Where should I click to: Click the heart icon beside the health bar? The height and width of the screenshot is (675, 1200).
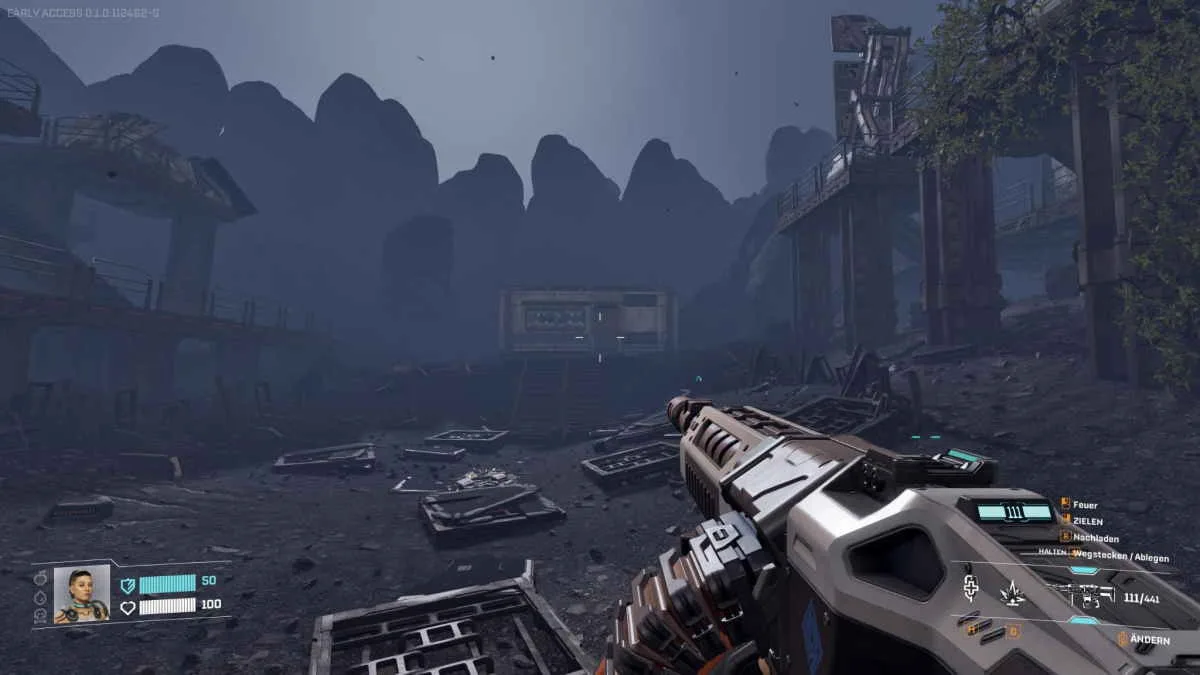pyautogui.click(x=127, y=606)
